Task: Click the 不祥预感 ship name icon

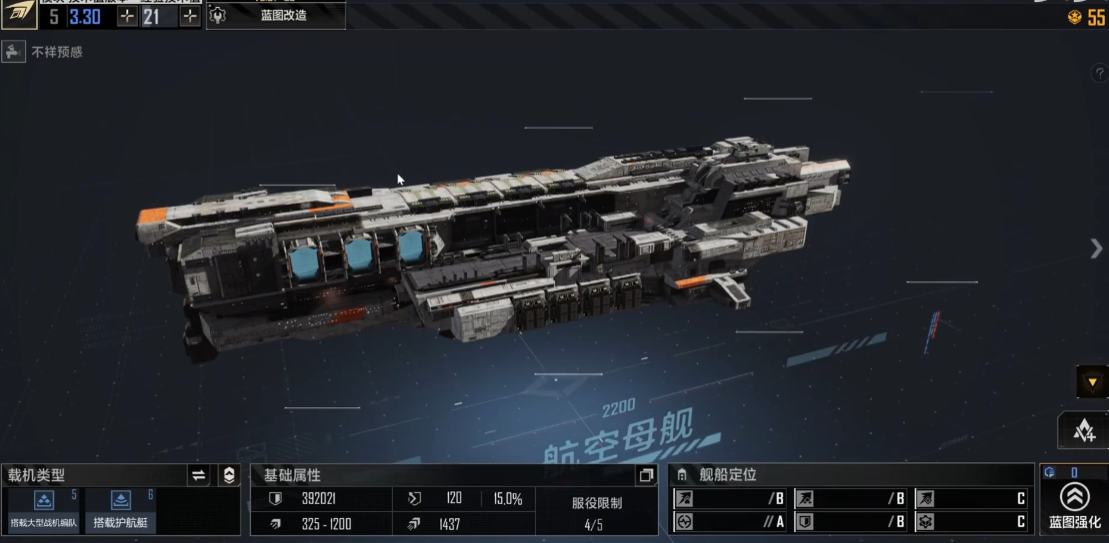Action: click(14, 52)
